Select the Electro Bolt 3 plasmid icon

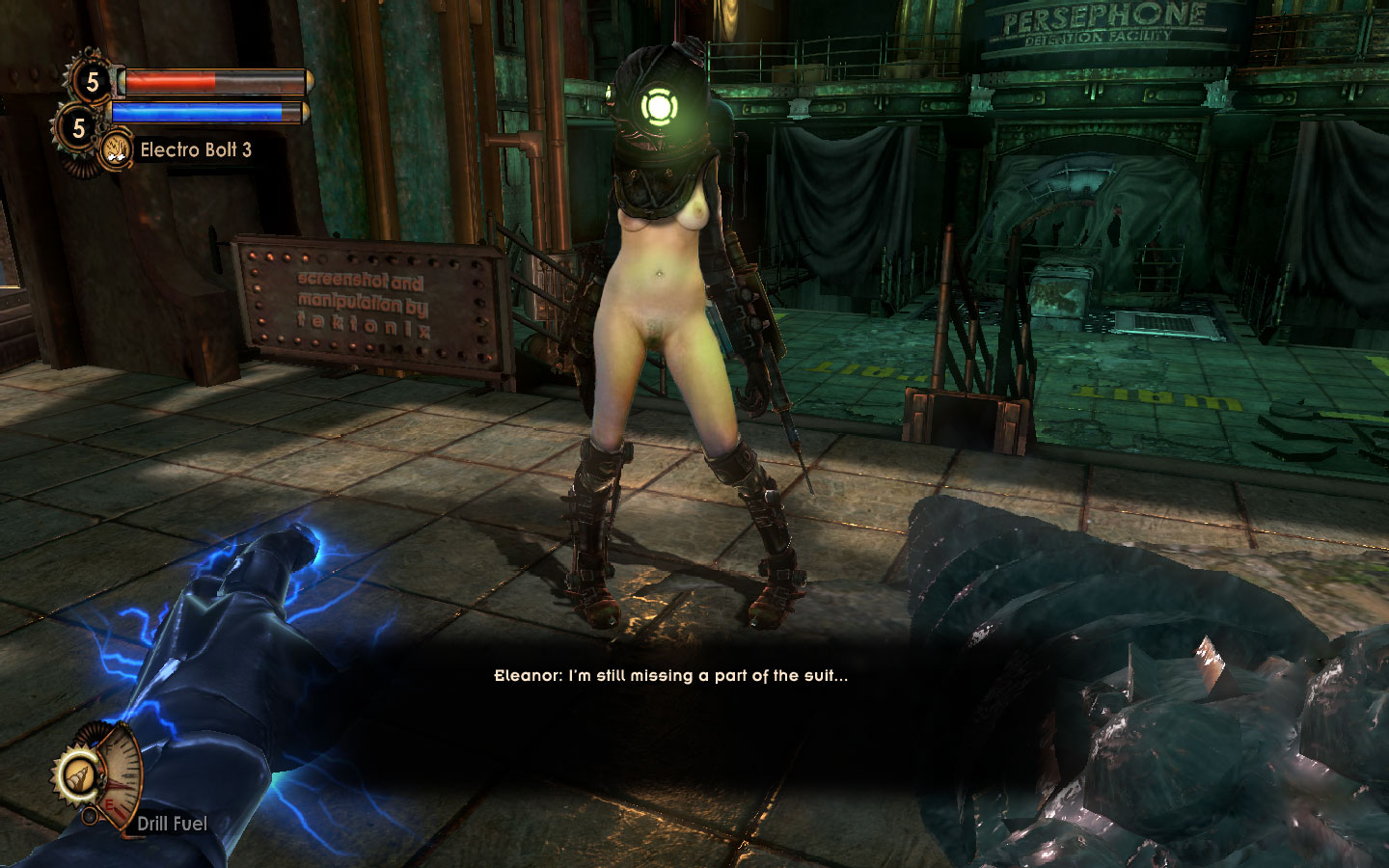[117, 149]
